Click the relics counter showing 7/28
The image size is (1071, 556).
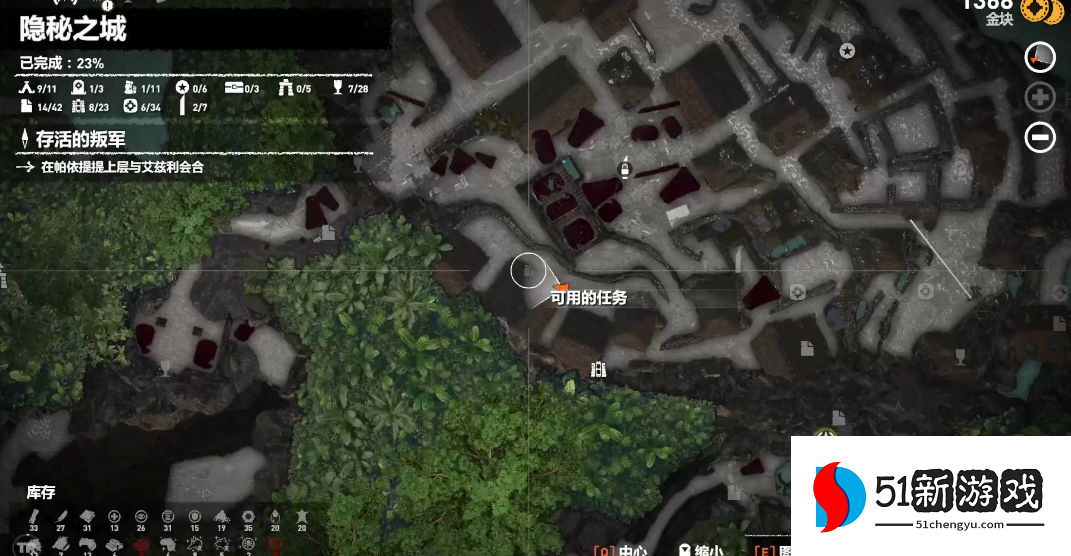[348, 89]
